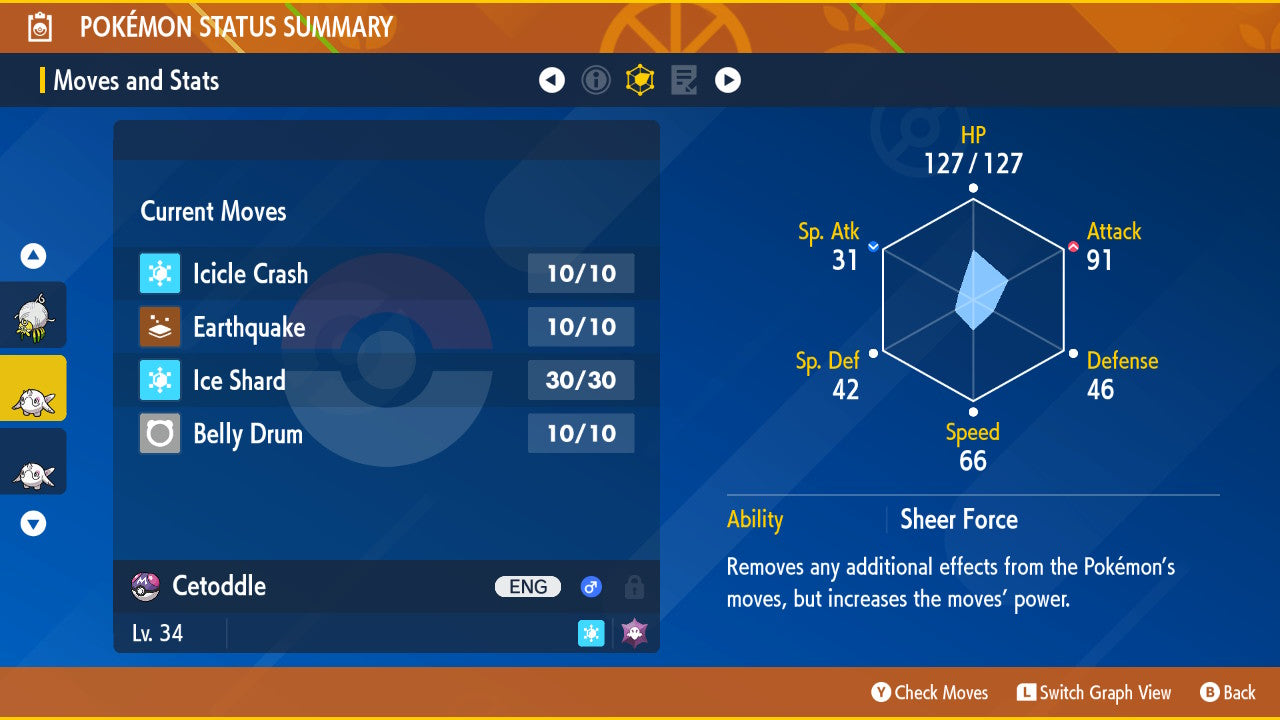Show the next Pokémon with down arrow

click(x=34, y=523)
